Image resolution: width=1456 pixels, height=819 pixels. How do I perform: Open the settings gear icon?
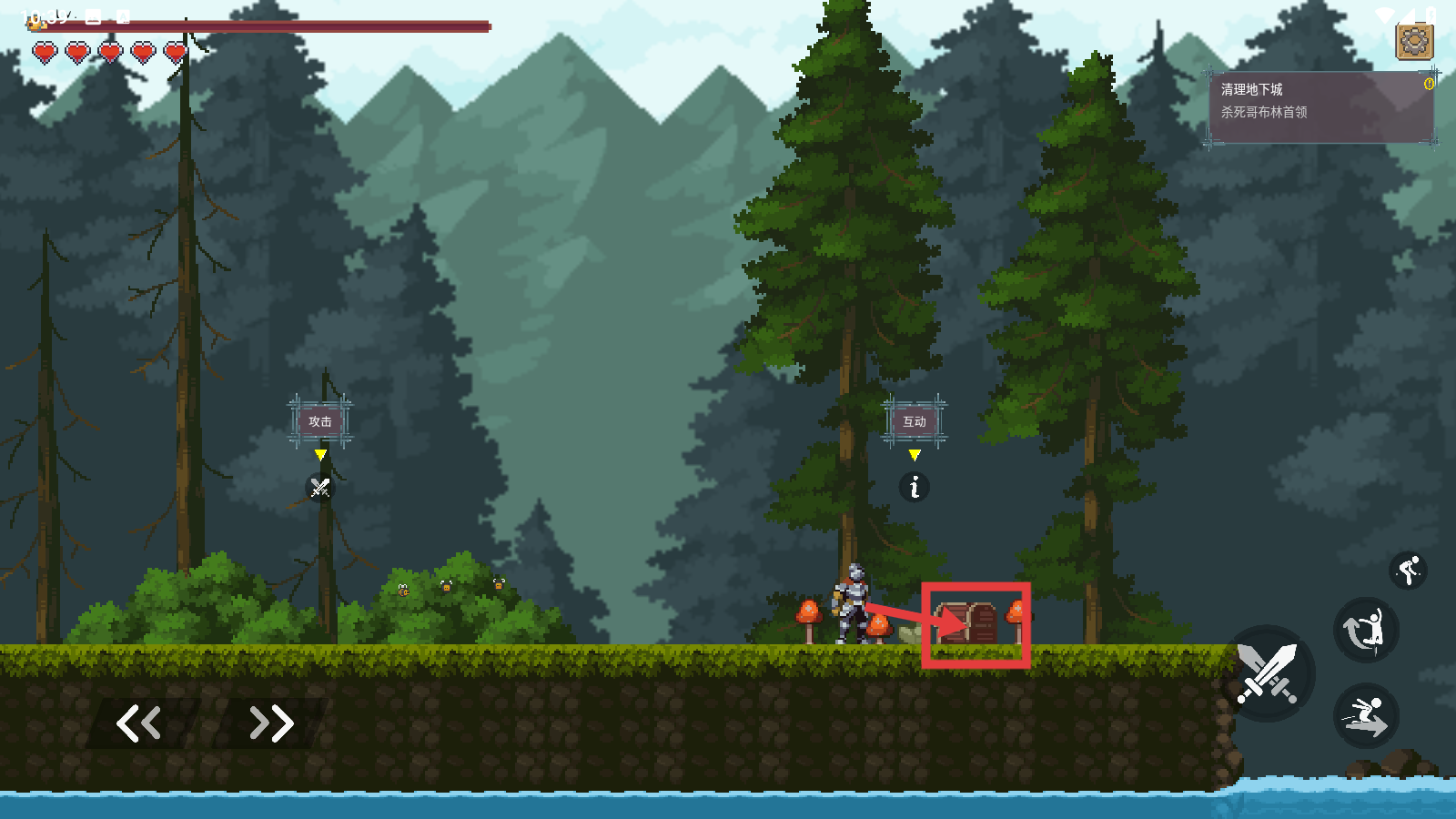[1414, 41]
